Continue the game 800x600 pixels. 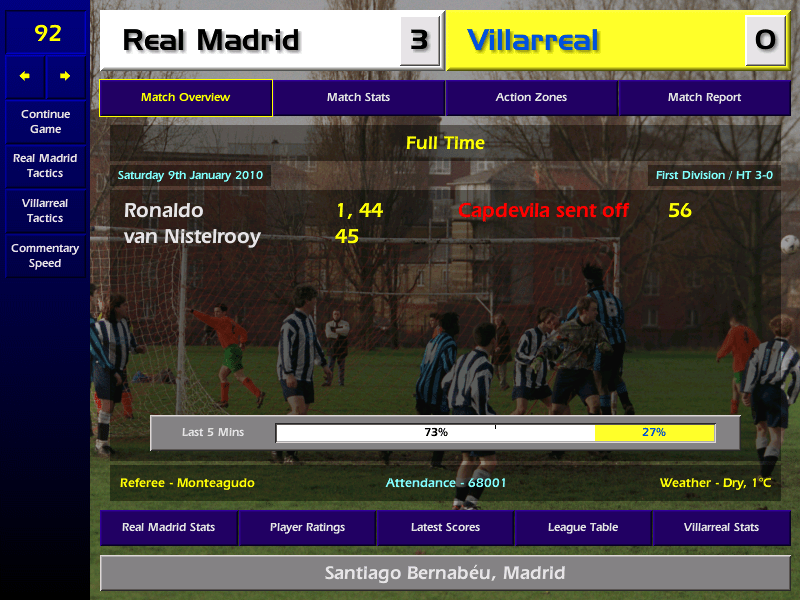coord(45,121)
